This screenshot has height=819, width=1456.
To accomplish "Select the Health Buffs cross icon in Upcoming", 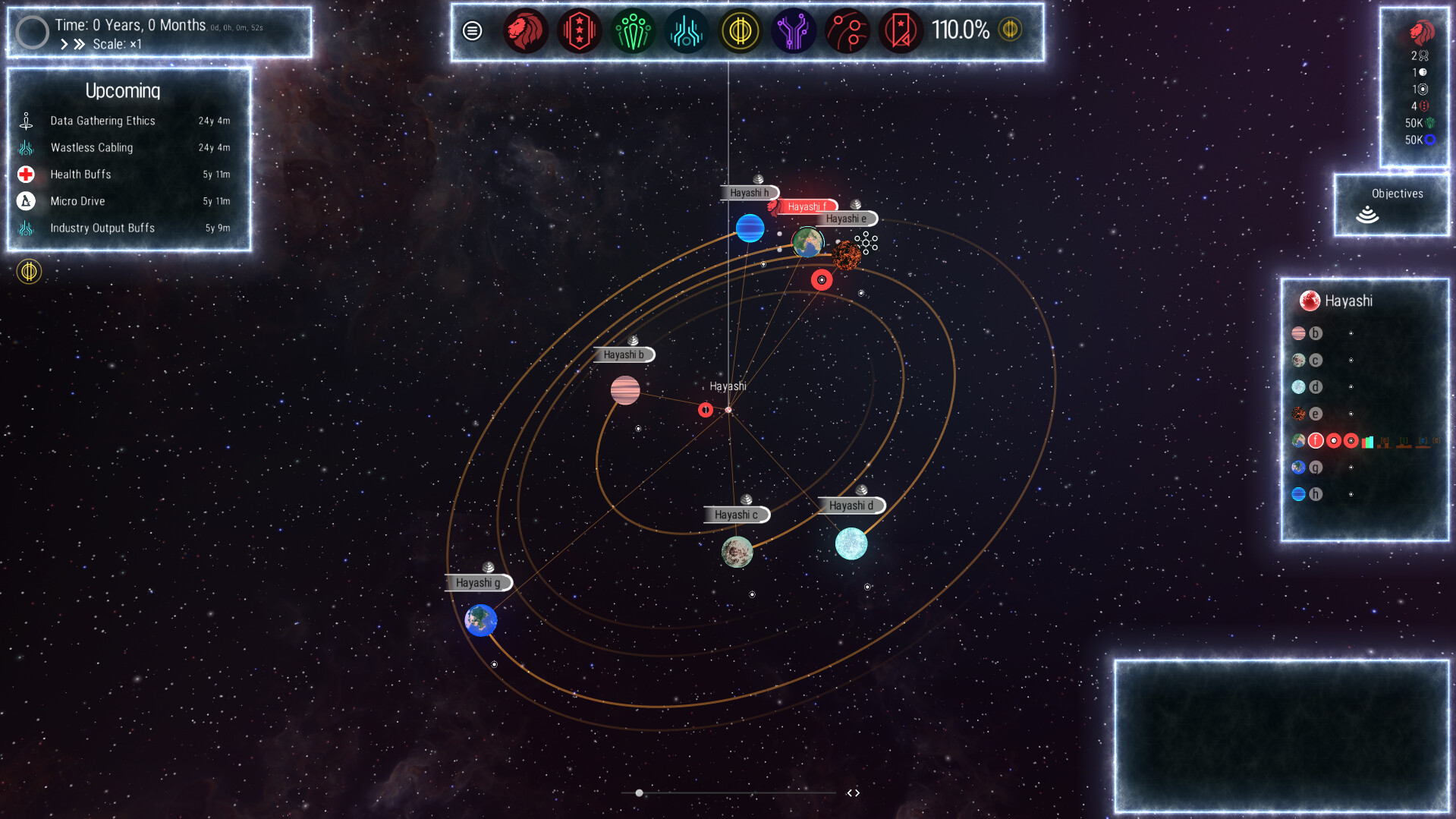I will pyautogui.click(x=27, y=174).
